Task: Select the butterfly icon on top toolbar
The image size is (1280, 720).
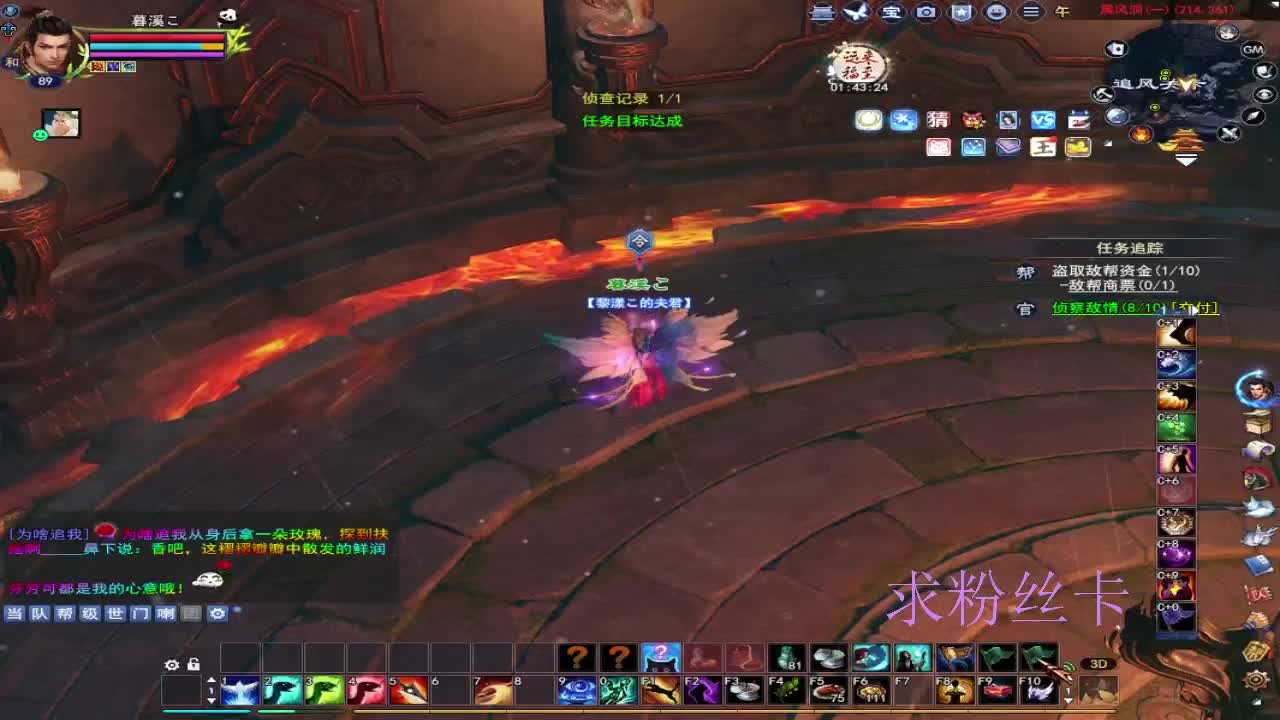Action: (x=857, y=11)
